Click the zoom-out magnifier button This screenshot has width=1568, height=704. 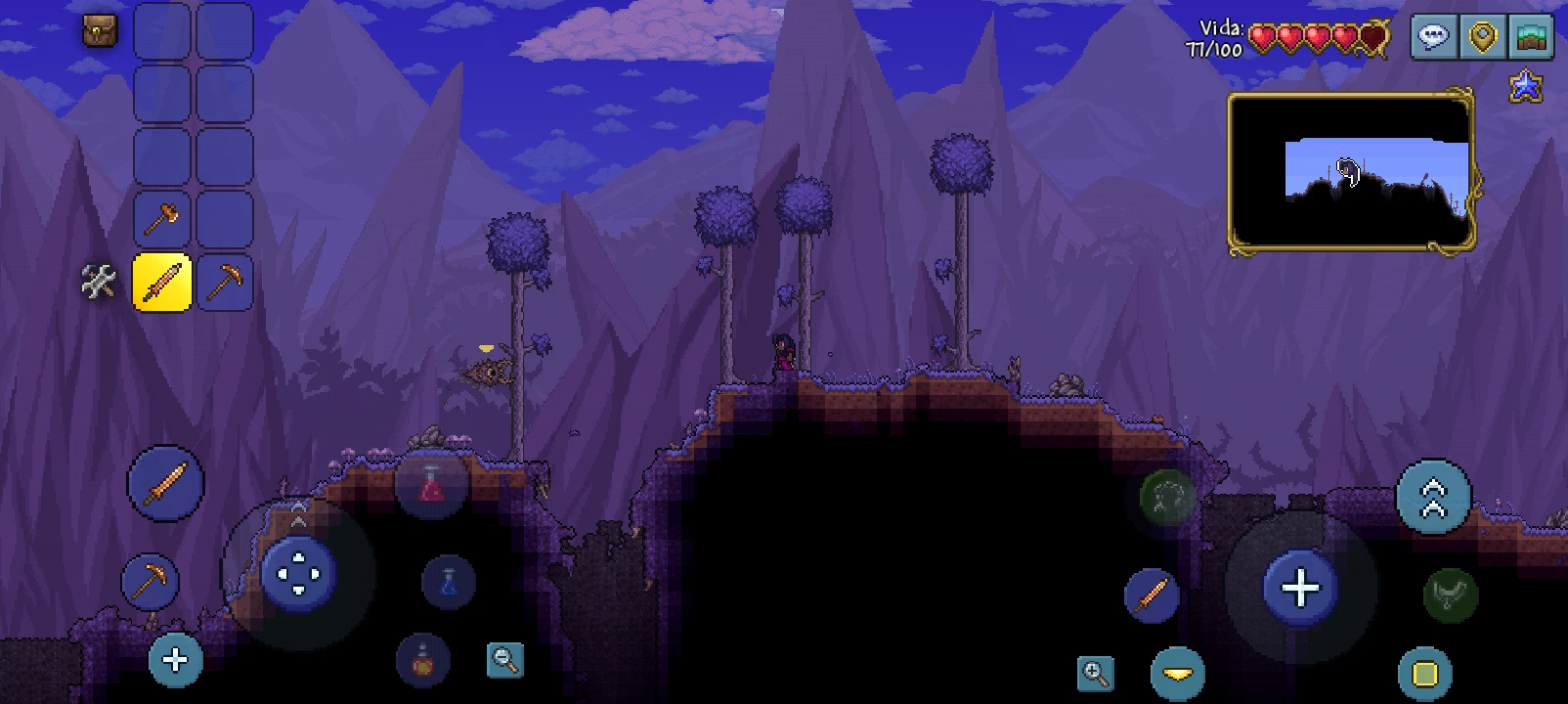505,660
